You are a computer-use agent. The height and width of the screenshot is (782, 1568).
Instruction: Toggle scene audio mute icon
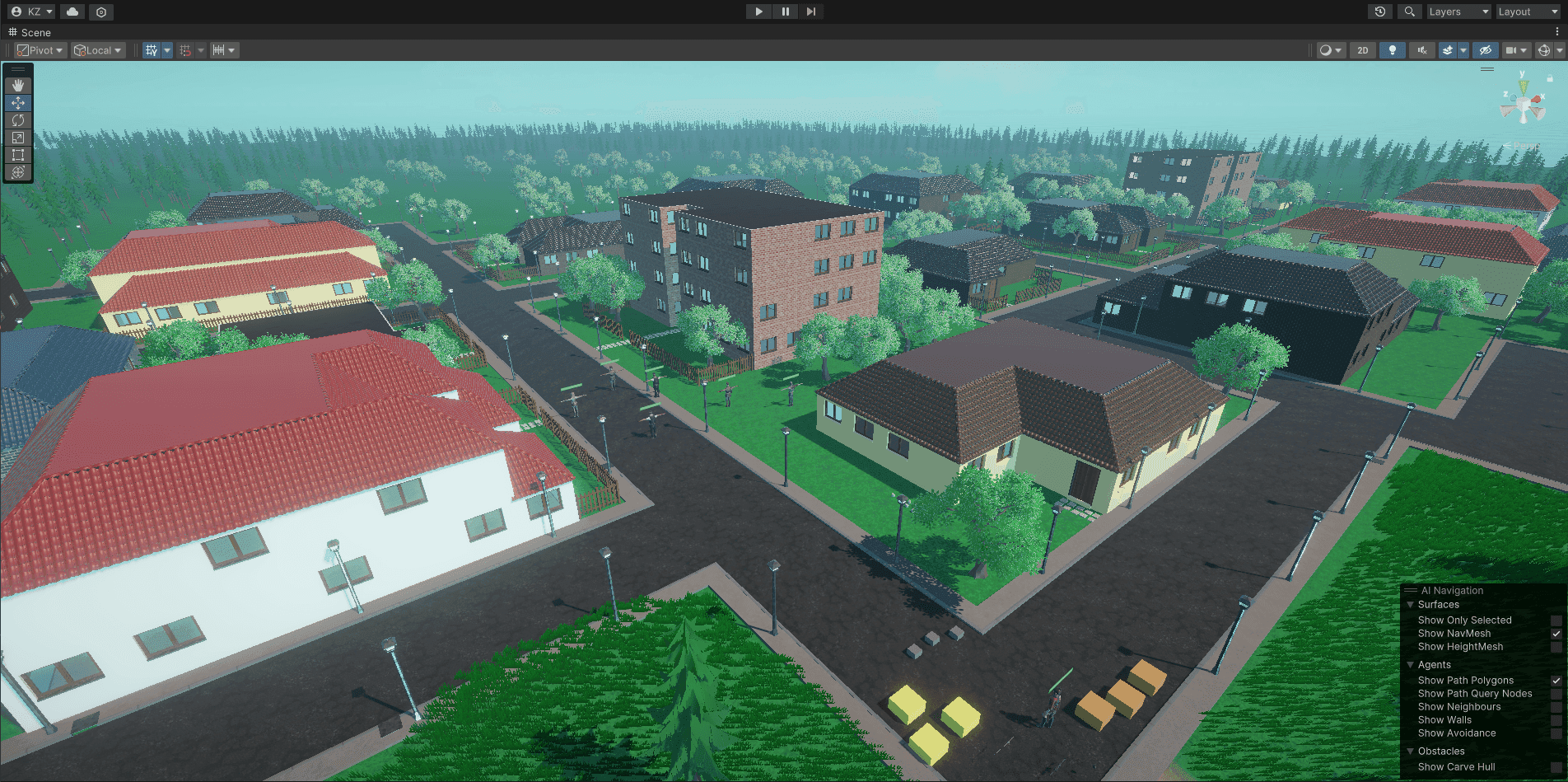(x=1421, y=50)
